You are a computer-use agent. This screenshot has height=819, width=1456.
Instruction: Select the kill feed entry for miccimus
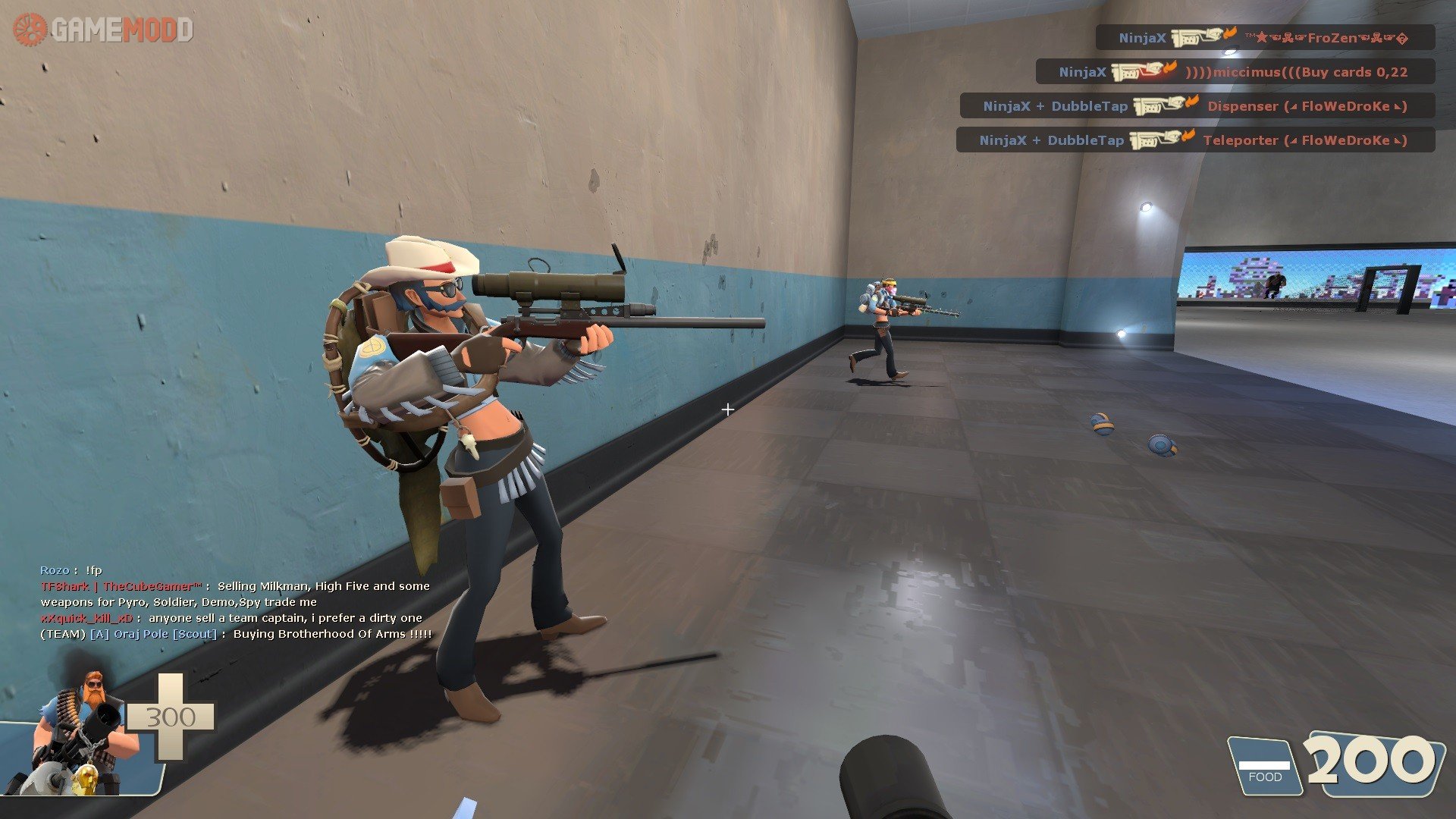point(1235,72)
